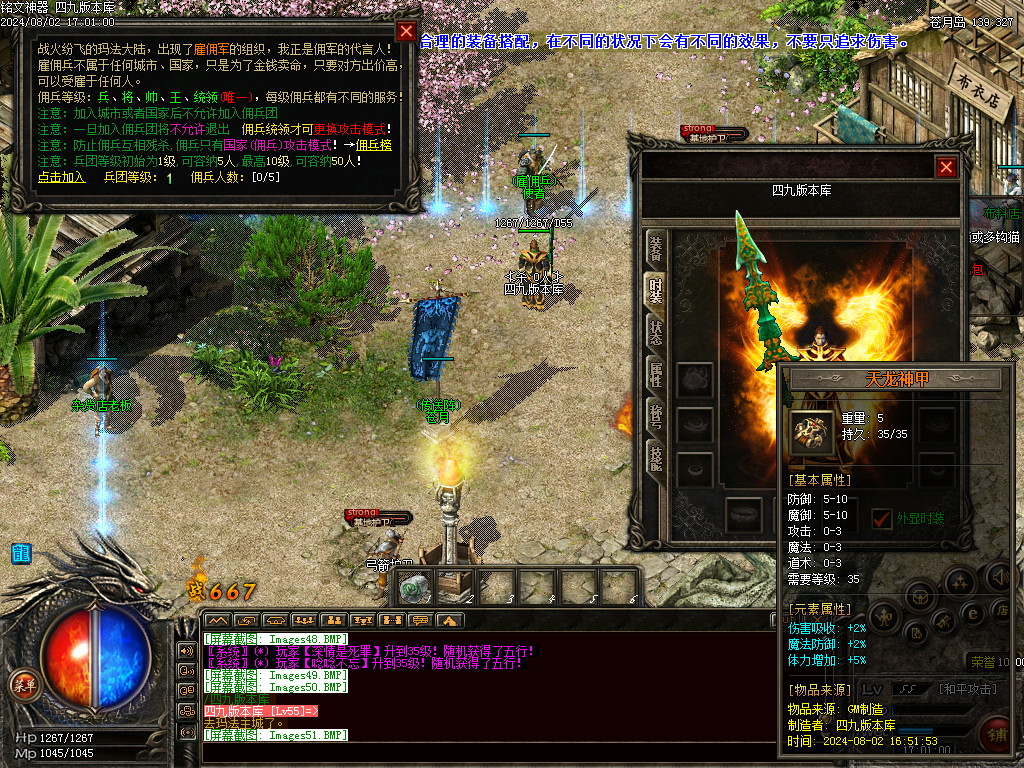Close the mercenary dialogue window

(x=405, y=31)
